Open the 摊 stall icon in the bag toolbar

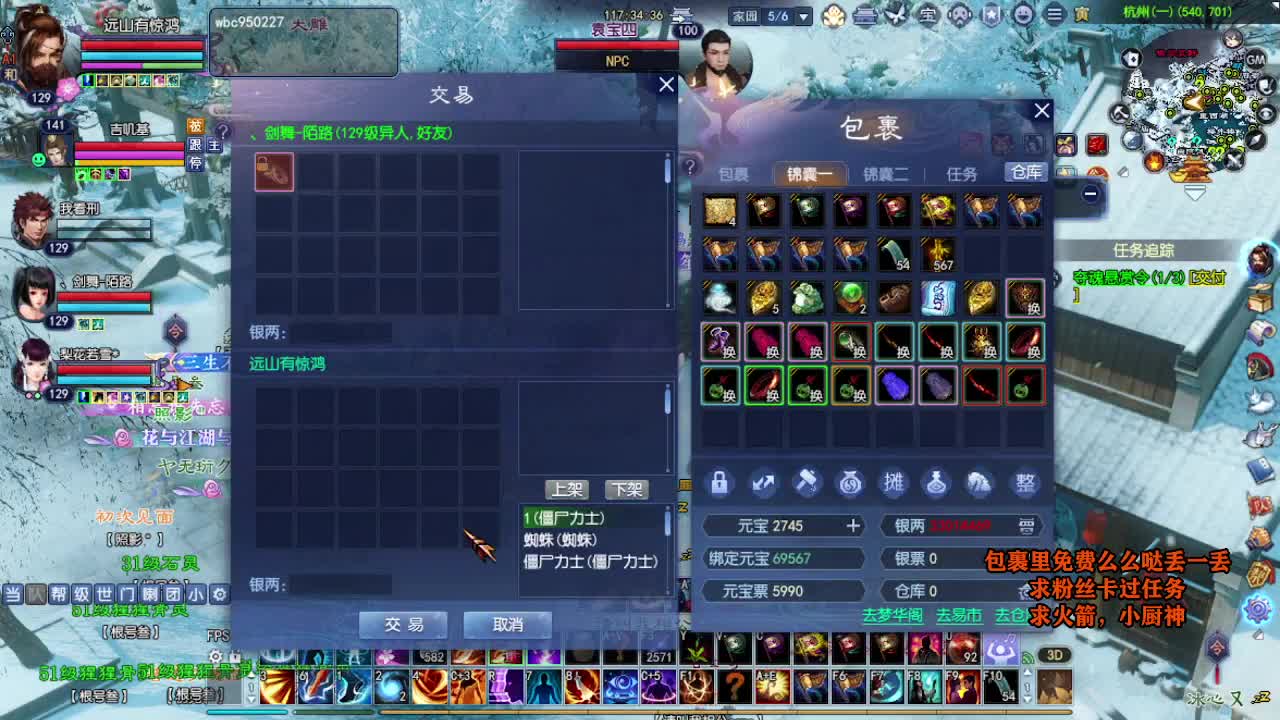(893, 483)
